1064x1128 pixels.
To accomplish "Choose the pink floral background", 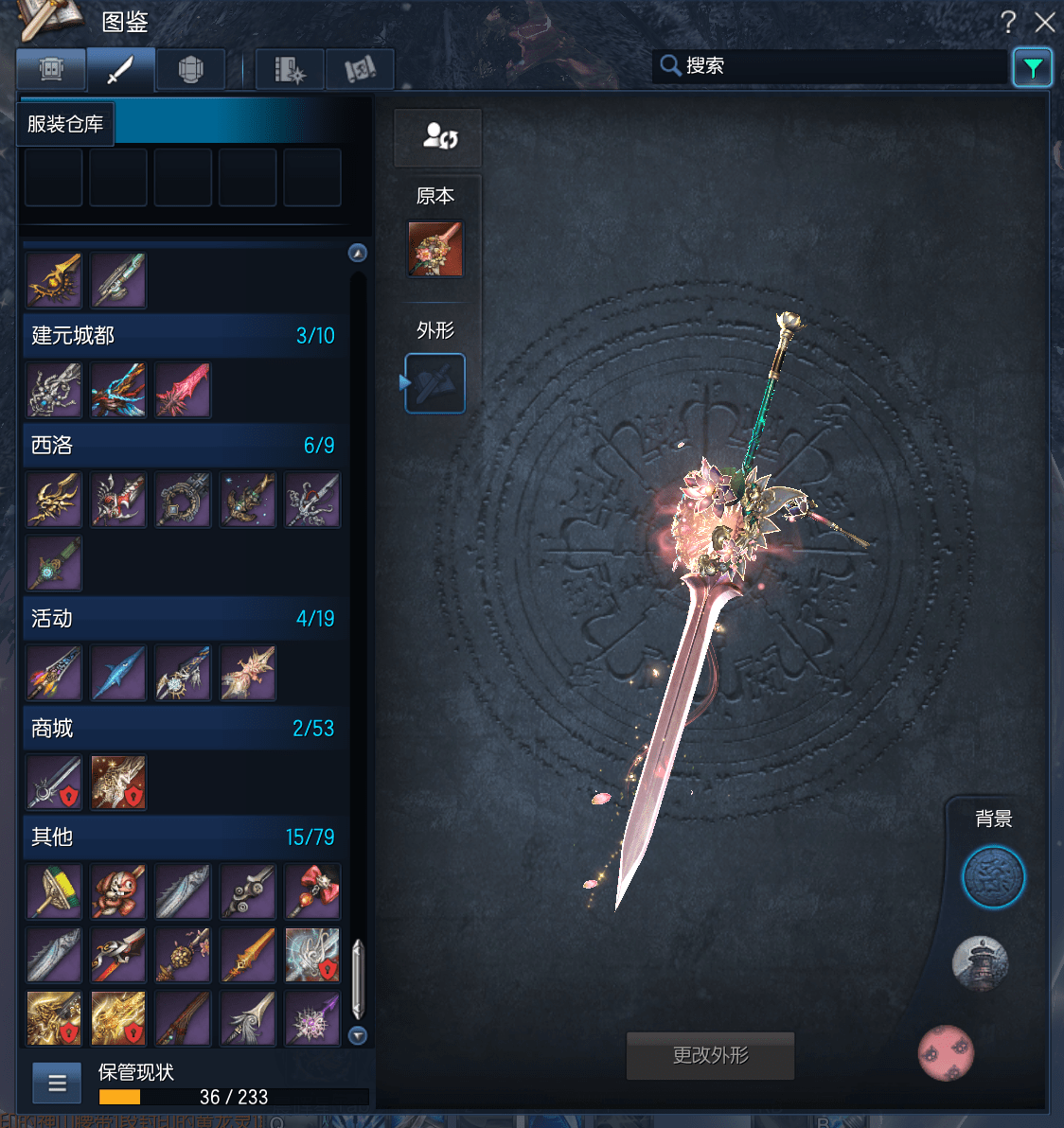I will (946, 1052).
